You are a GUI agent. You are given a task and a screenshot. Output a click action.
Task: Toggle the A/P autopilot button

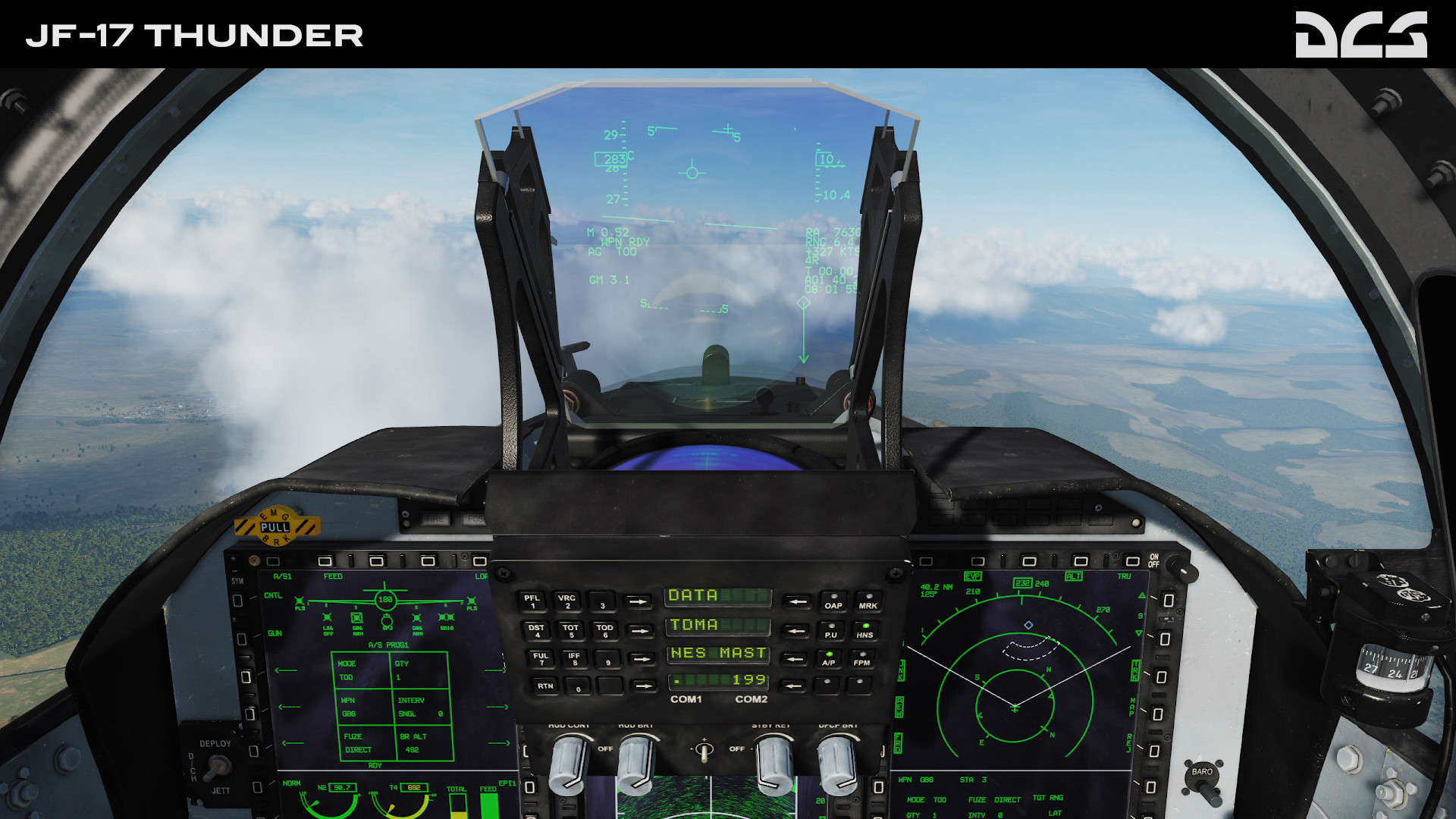point(829,659)
